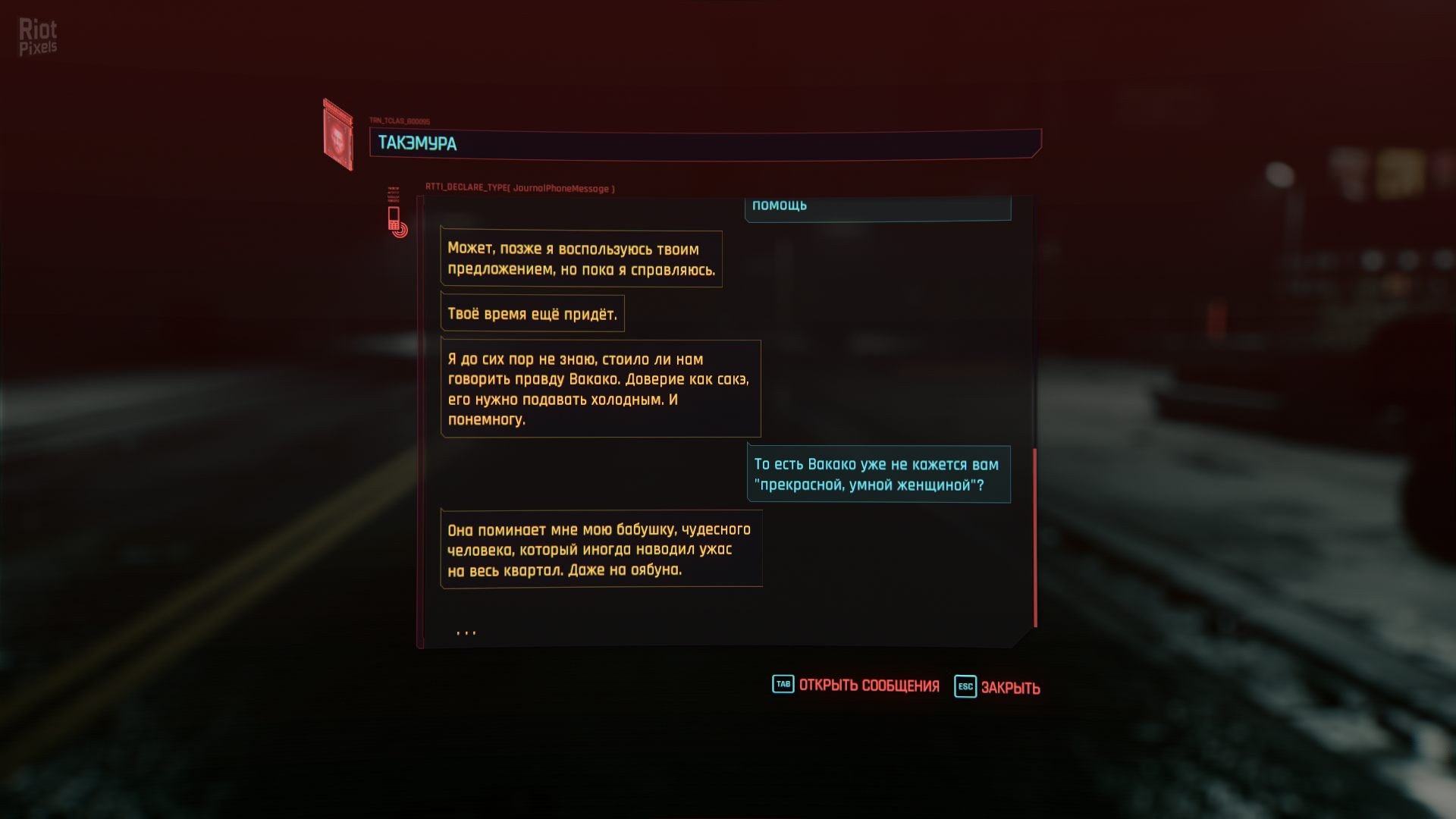Select the blue reply about "прекрасной, умной женщиной"
Screen dimensions: 1456x819
(x=878, y=475)
